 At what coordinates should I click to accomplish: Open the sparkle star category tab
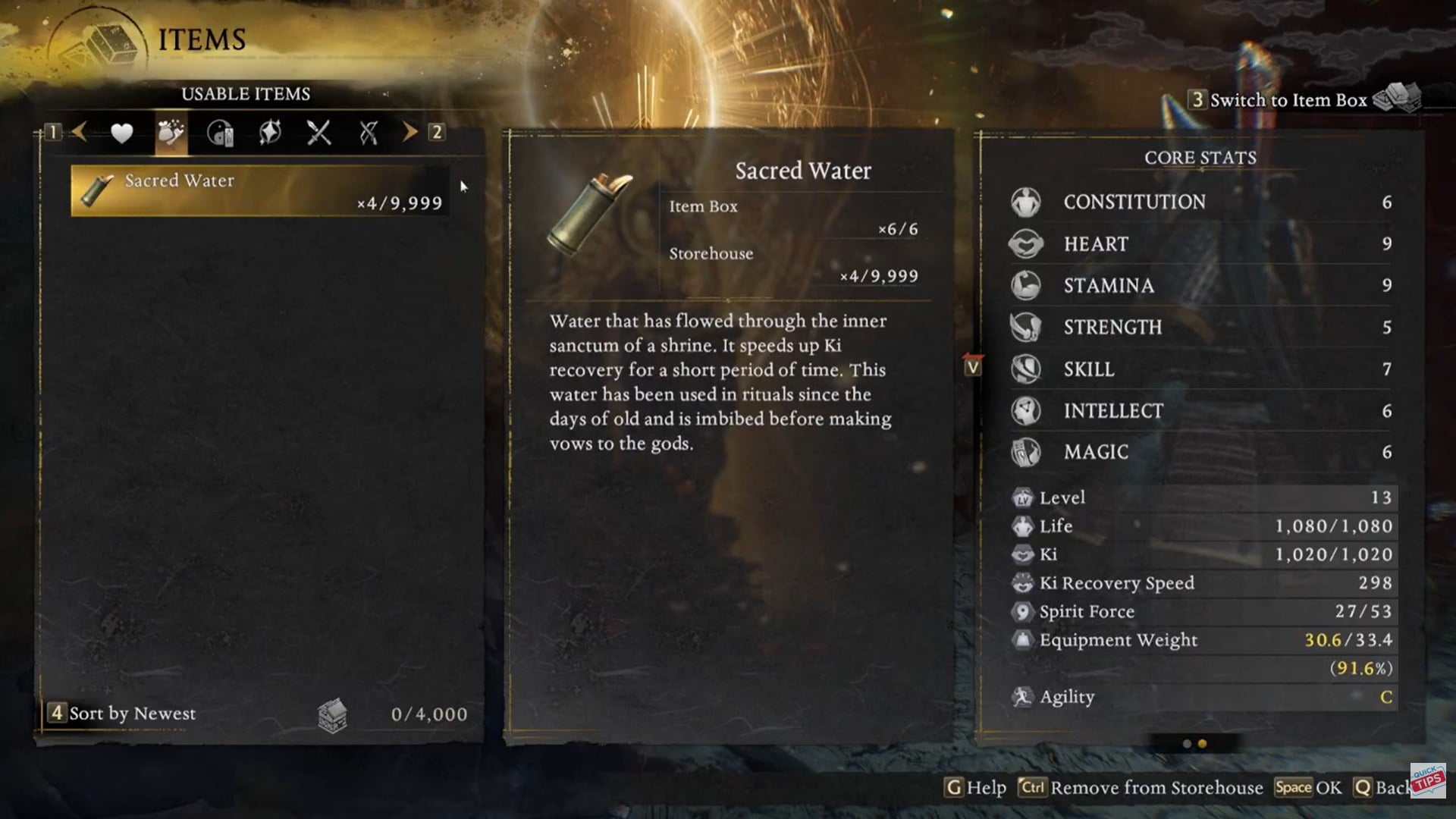pos(270,133)
